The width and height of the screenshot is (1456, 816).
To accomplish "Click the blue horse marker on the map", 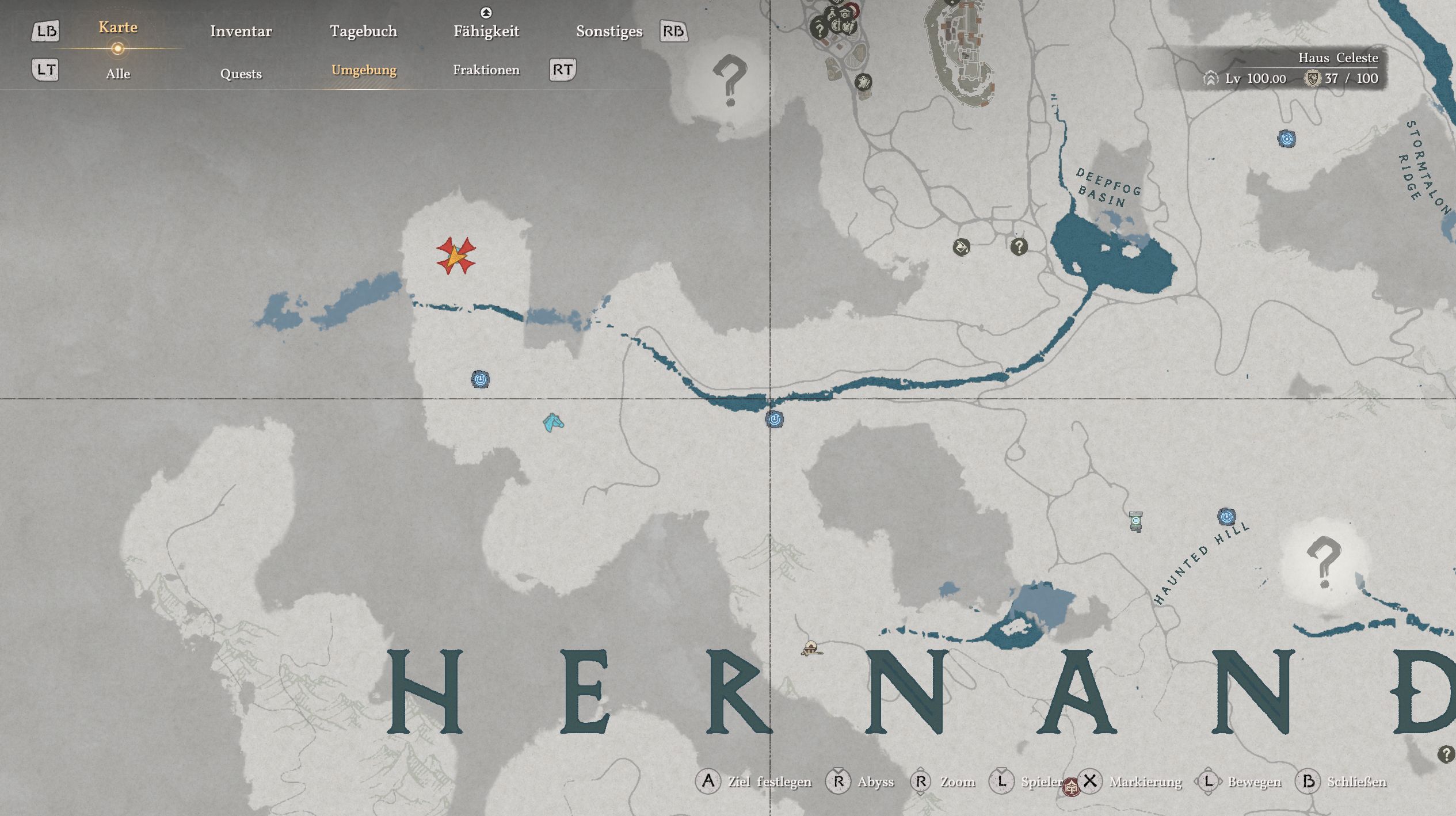I will (x=553, y=423).
